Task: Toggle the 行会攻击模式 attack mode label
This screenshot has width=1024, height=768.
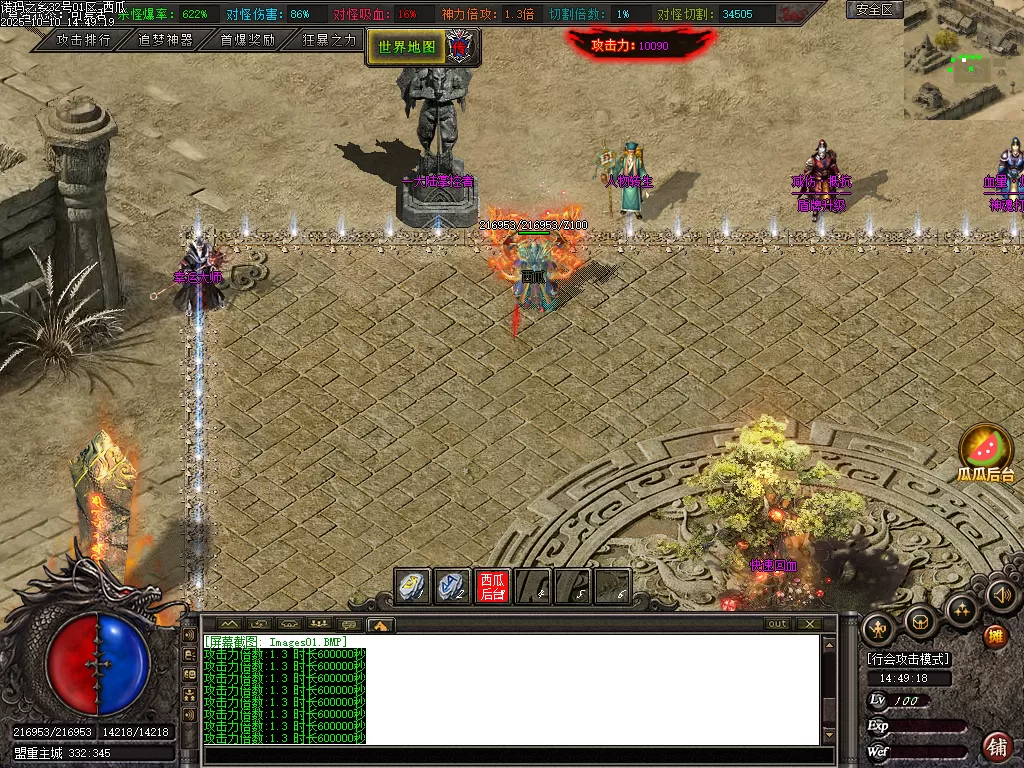Action: pyautogui.click(x=909, y=659)
